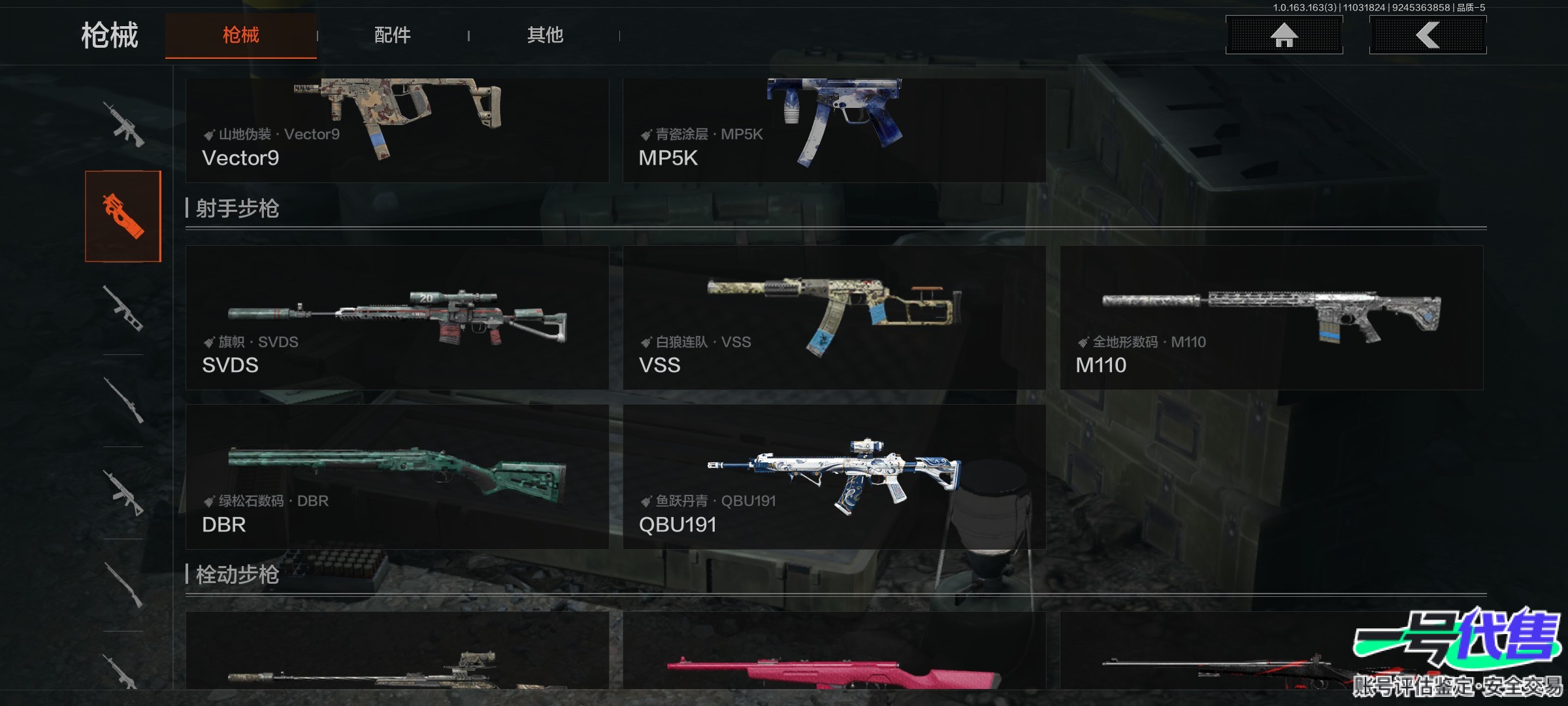Select the Vector9 weapon card

[x=397, y=129]
